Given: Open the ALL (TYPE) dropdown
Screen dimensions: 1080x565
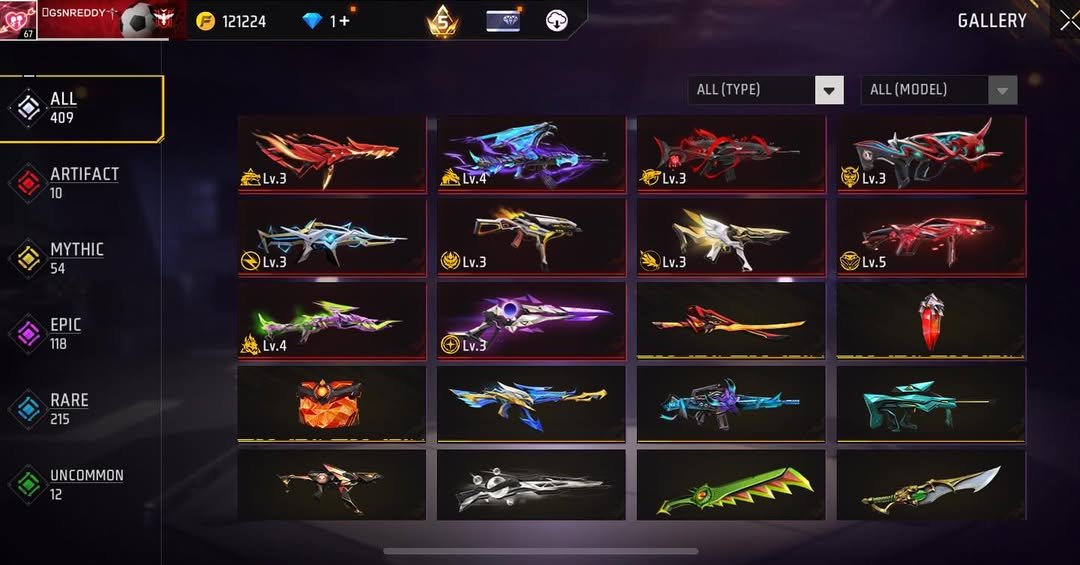Looking at the screenshot, I should (765, 90).
